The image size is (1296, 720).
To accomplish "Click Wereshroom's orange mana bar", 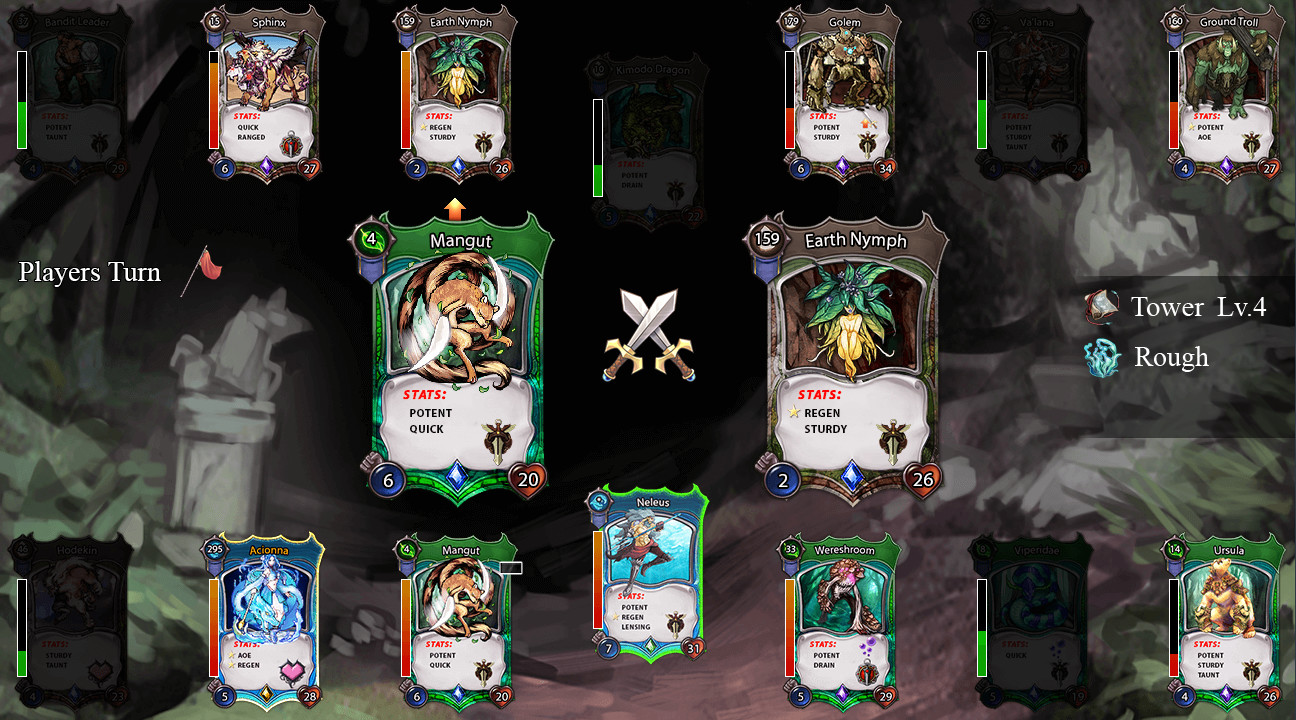I will click(x=788, y=625).
